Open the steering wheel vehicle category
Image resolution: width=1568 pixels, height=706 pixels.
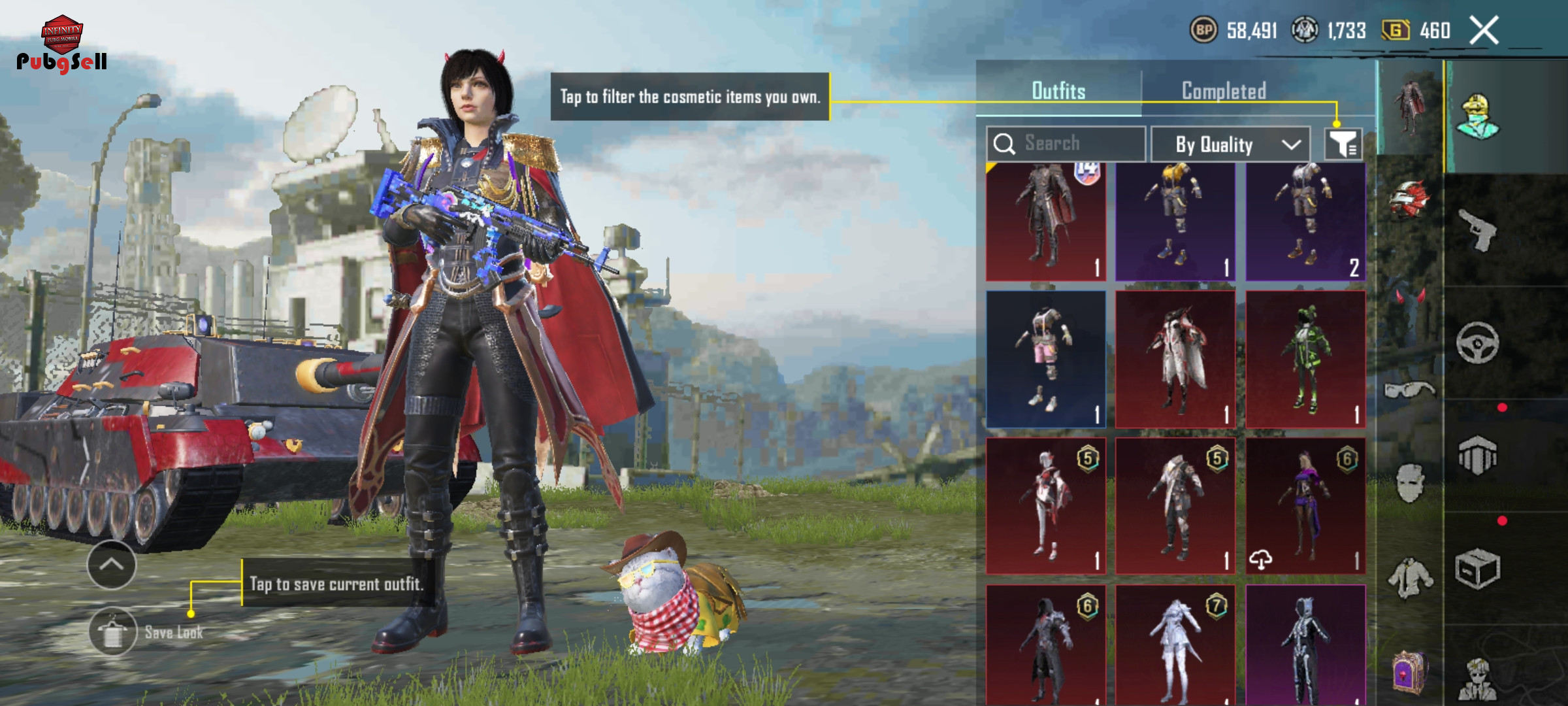1478,343
